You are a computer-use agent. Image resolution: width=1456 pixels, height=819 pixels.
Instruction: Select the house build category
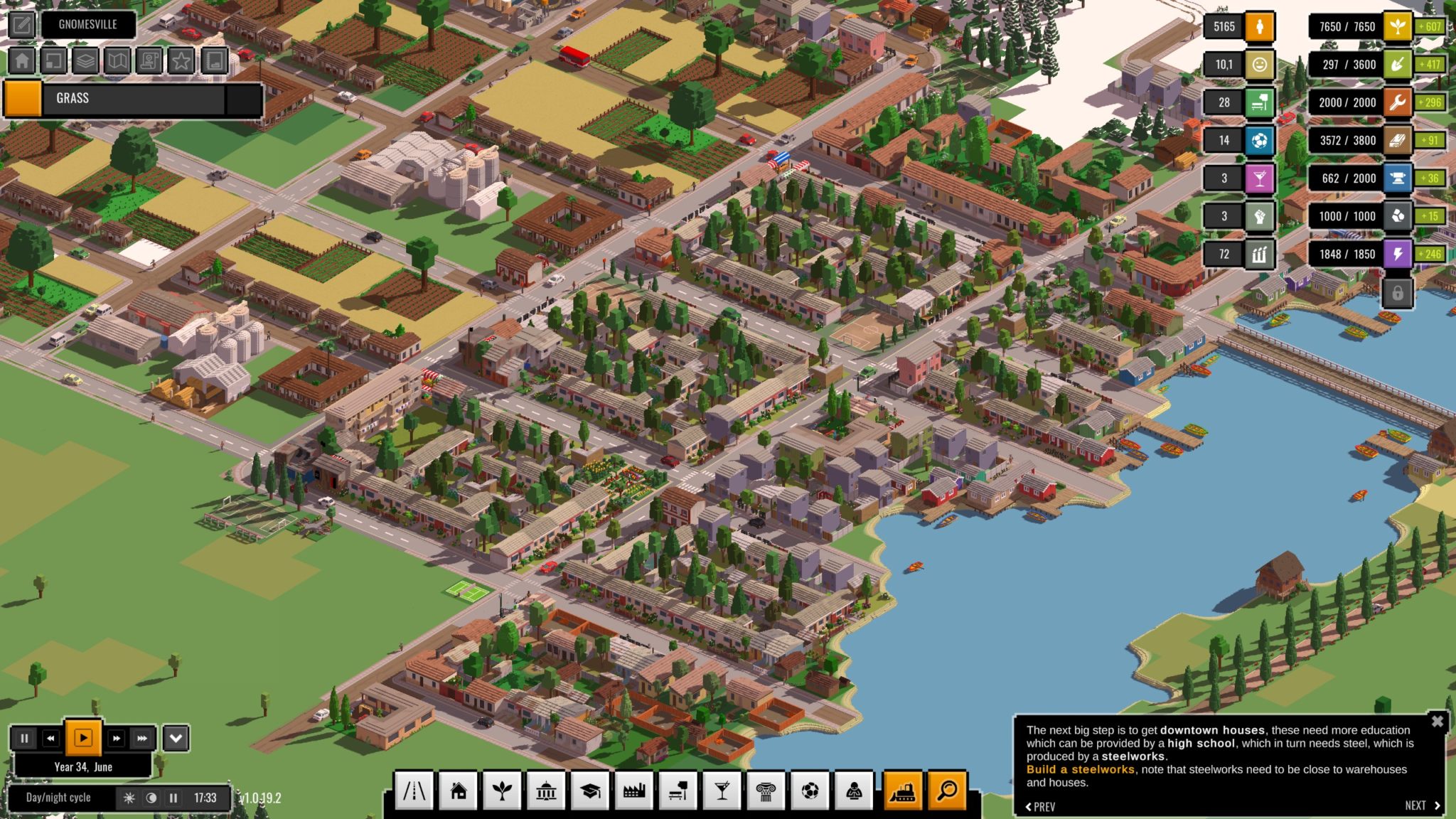point(459,791)
